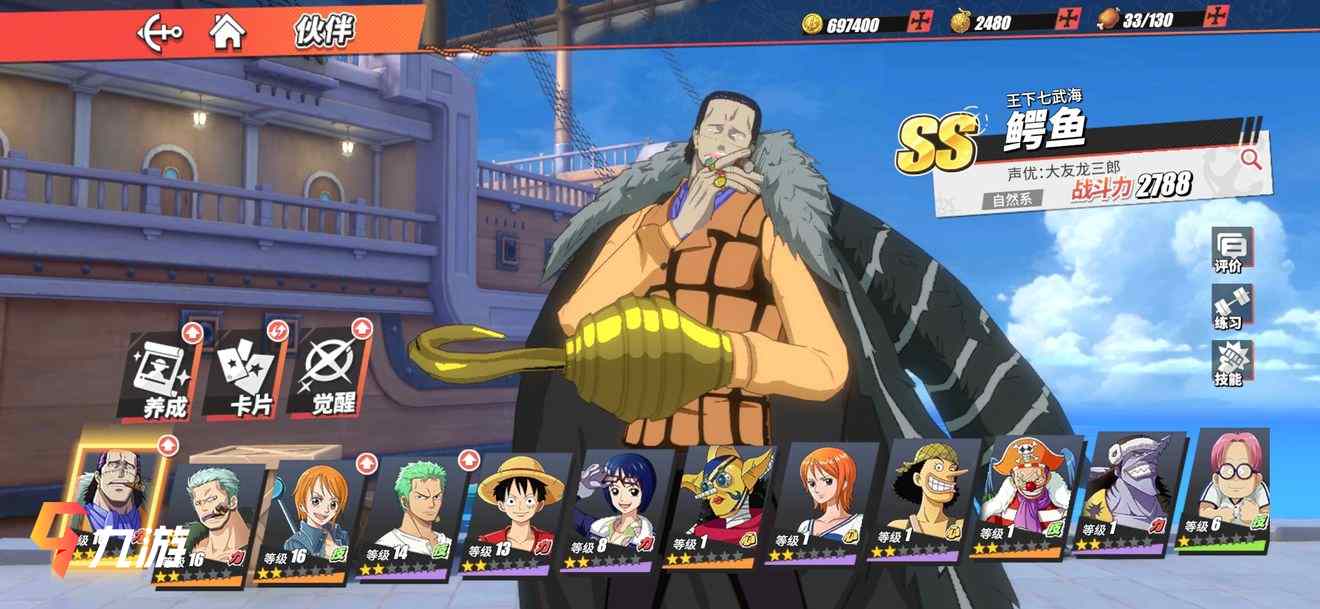Return to the home screen
This screenshot has width=1320, height=609.
[x=228, y=31]
